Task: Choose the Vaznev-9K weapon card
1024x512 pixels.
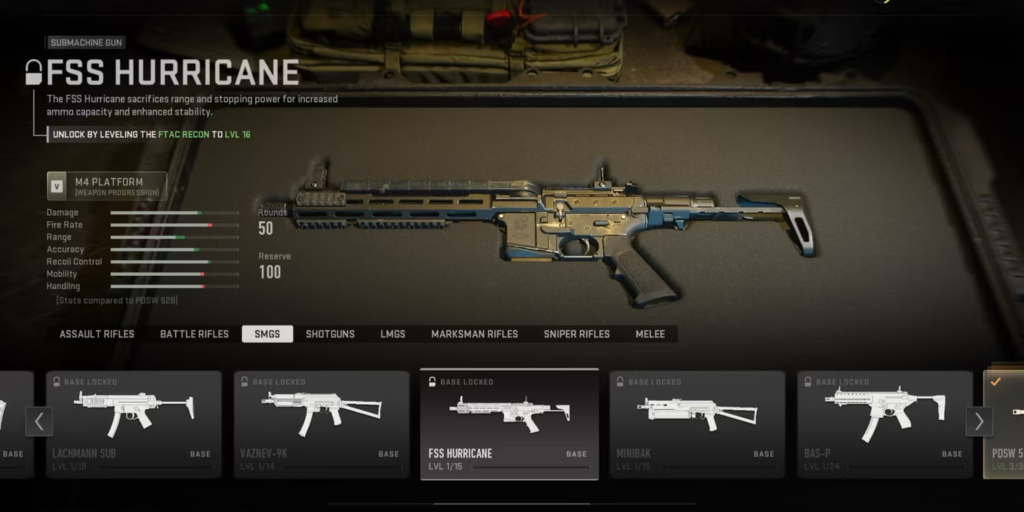Action: click(321, 423)
